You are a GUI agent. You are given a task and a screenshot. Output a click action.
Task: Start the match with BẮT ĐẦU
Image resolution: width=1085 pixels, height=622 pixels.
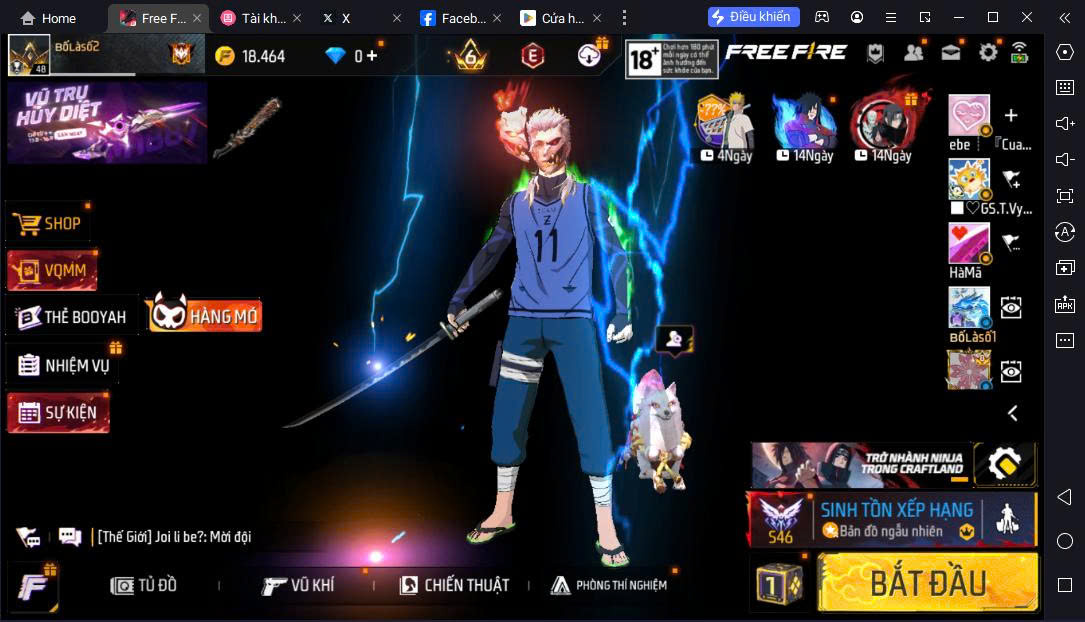coord(927,583)
